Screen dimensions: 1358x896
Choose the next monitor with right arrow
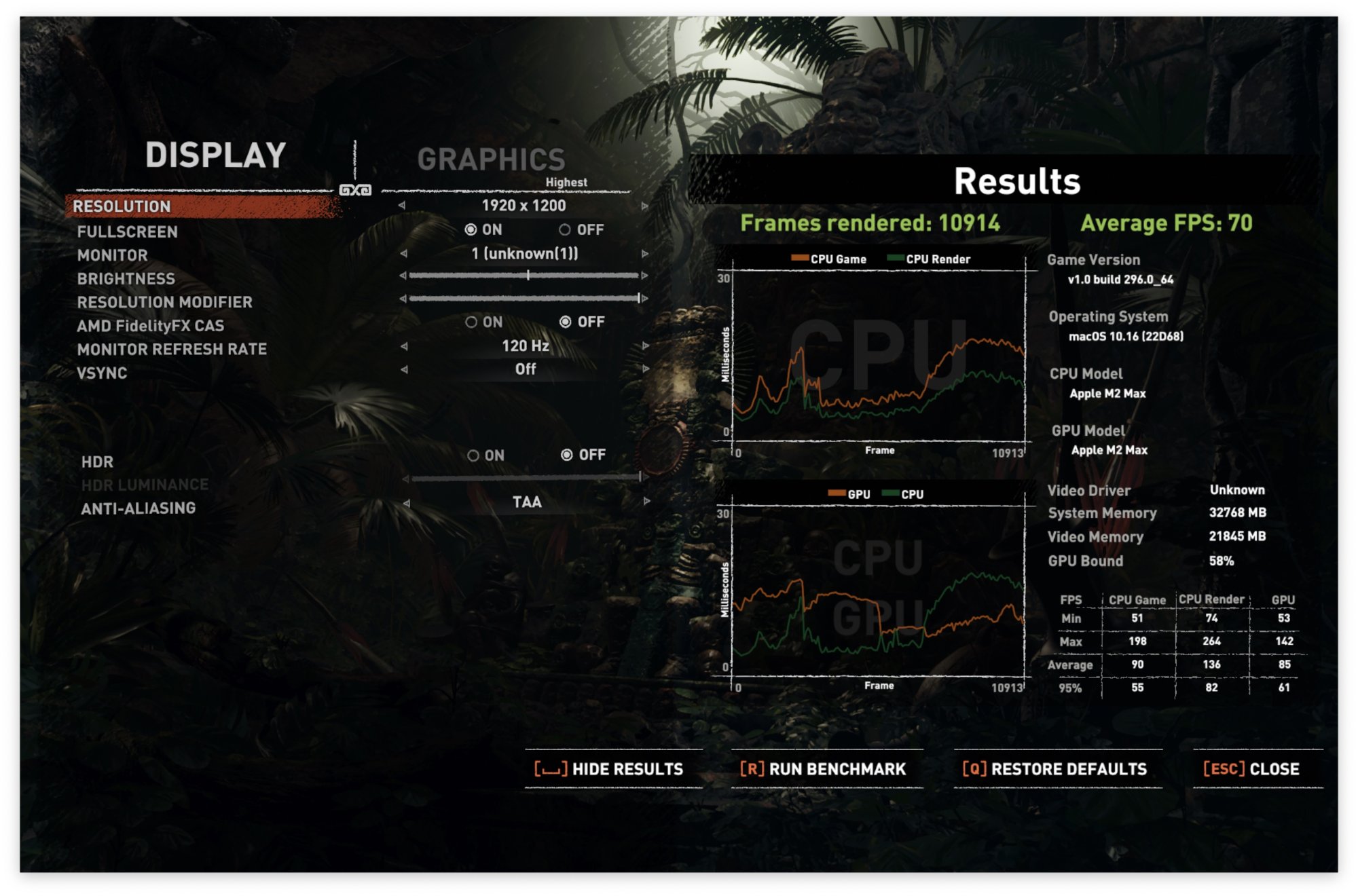click(x=644, y=254)
